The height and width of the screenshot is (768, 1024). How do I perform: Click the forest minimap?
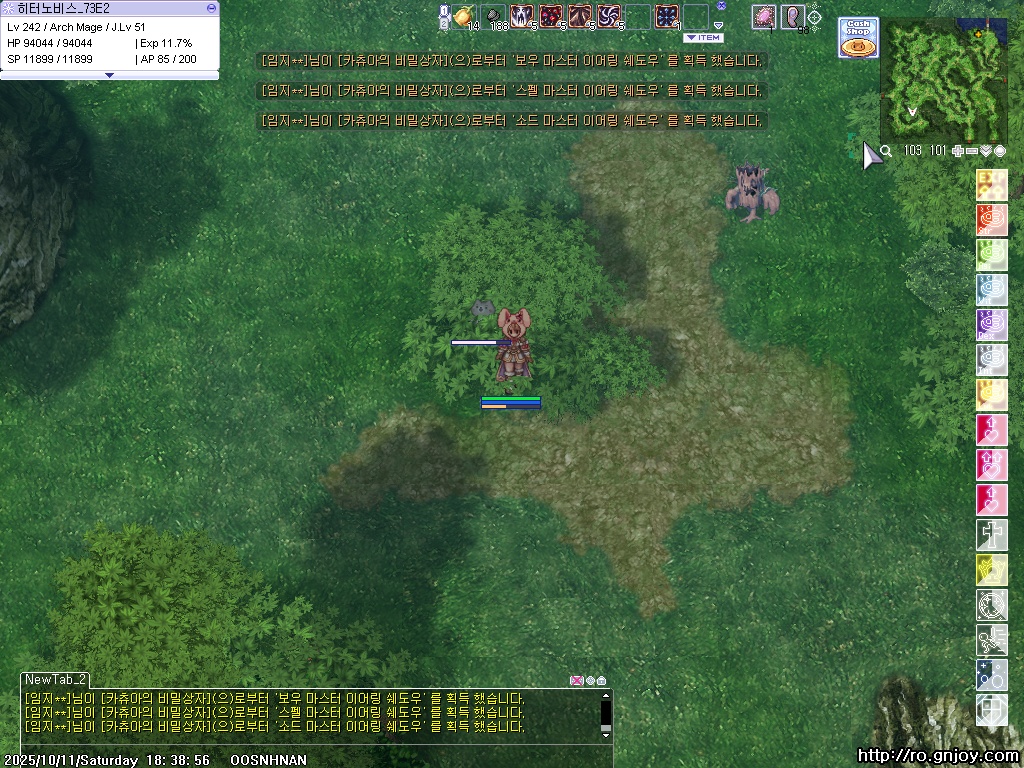[x=943, y=83]
